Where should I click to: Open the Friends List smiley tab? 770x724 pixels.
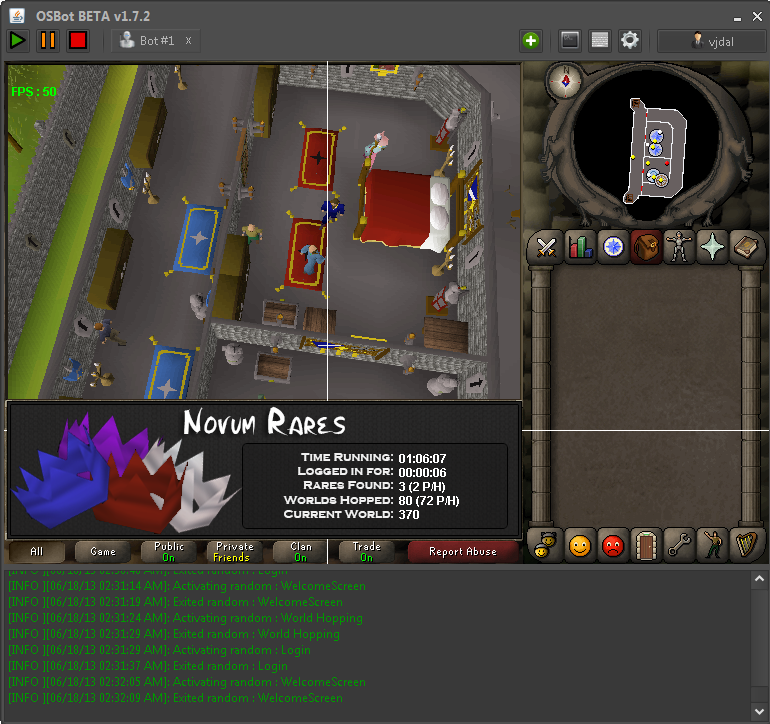point(580,546)
